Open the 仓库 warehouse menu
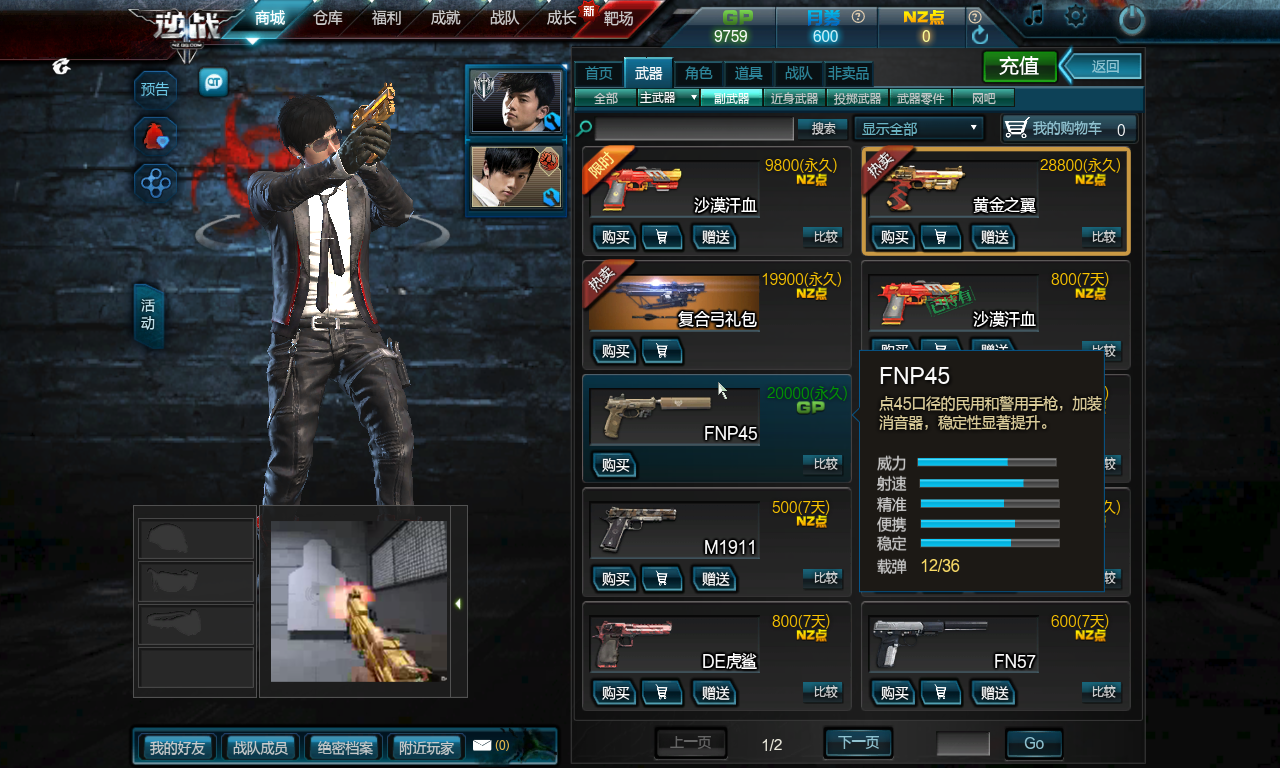Viewport: 1280px width, 768px height. 328,18
